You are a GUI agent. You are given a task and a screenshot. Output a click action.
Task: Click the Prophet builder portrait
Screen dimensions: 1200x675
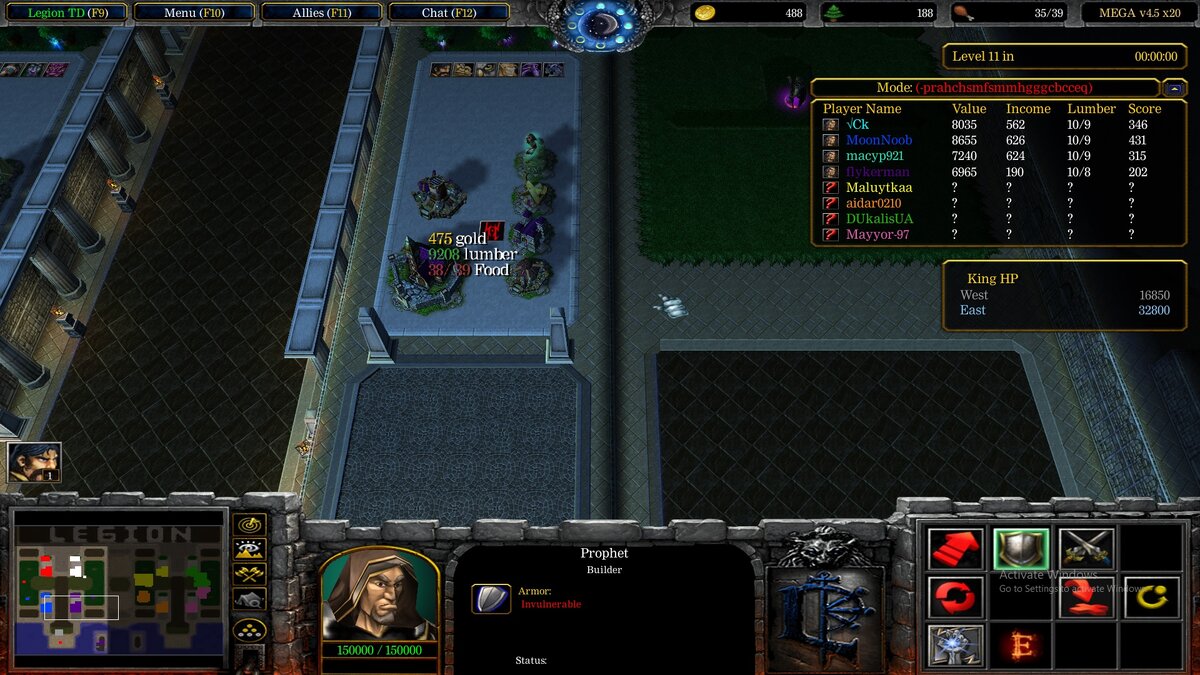(x=379, y=594)
